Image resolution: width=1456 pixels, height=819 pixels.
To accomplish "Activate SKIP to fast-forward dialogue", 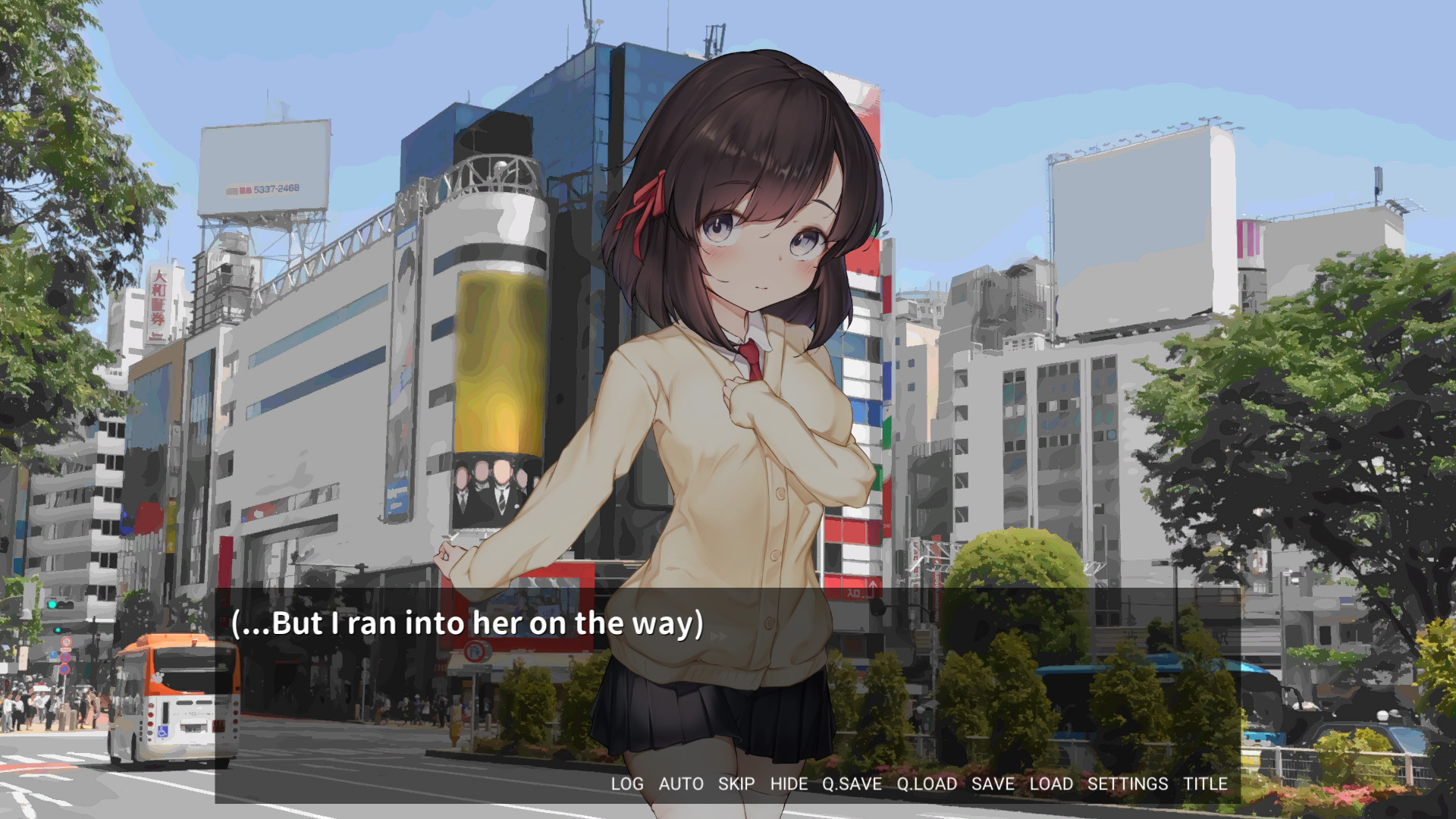I will 736,784.
